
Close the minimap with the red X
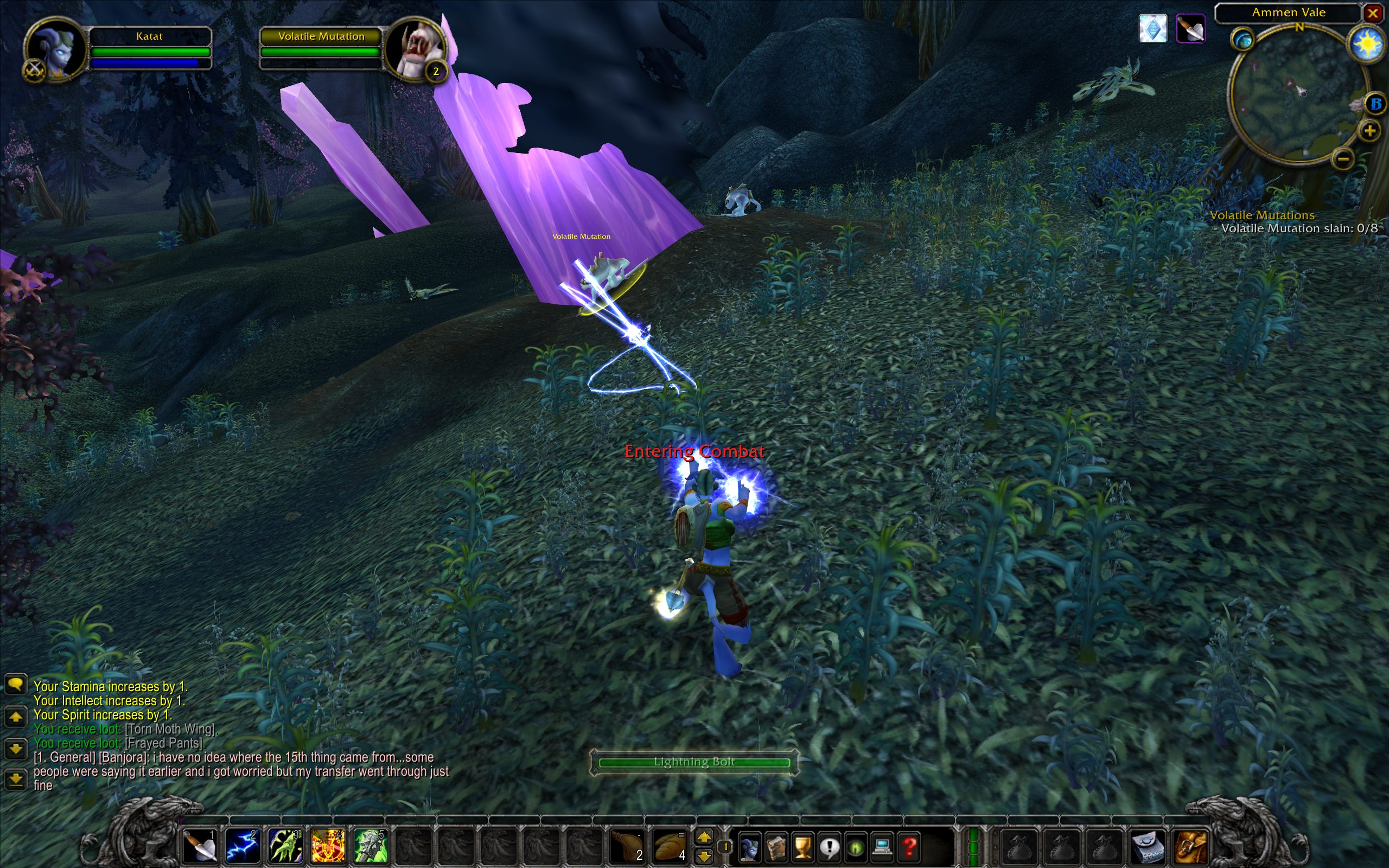click(x=1373, y=13)
